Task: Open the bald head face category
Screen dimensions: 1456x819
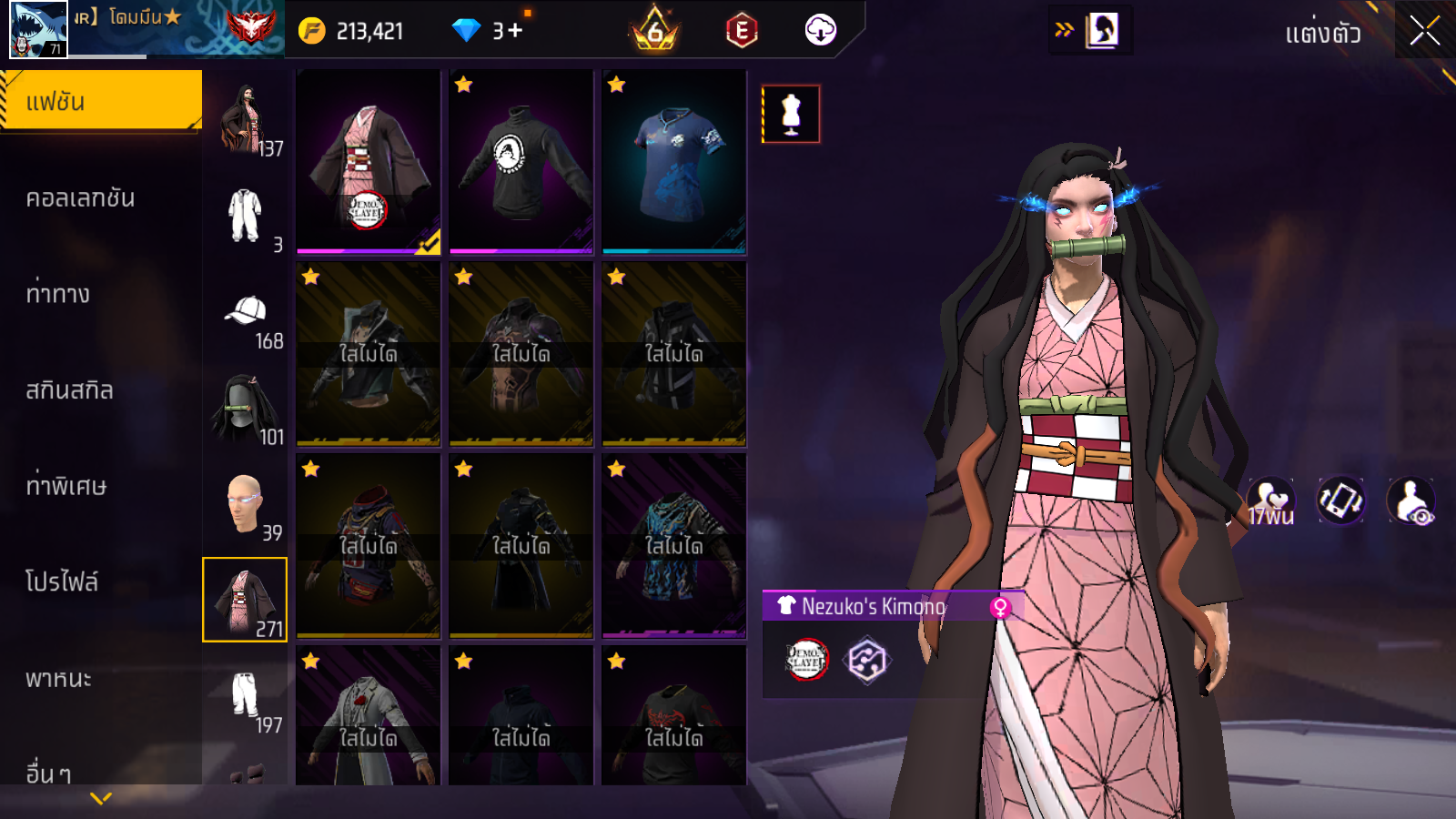Action: click(246, 506)
